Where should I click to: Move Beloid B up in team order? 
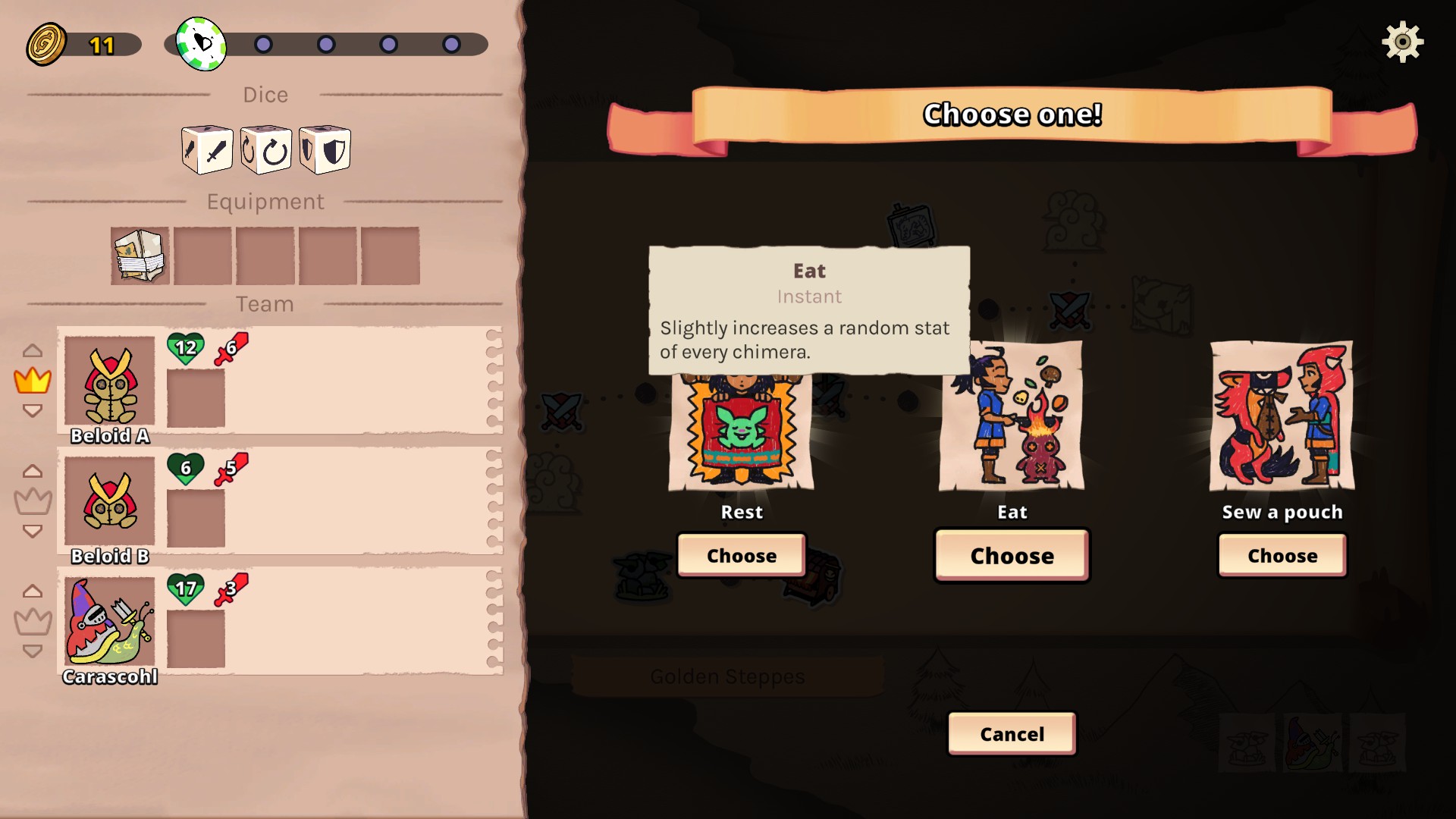point(33,471)
